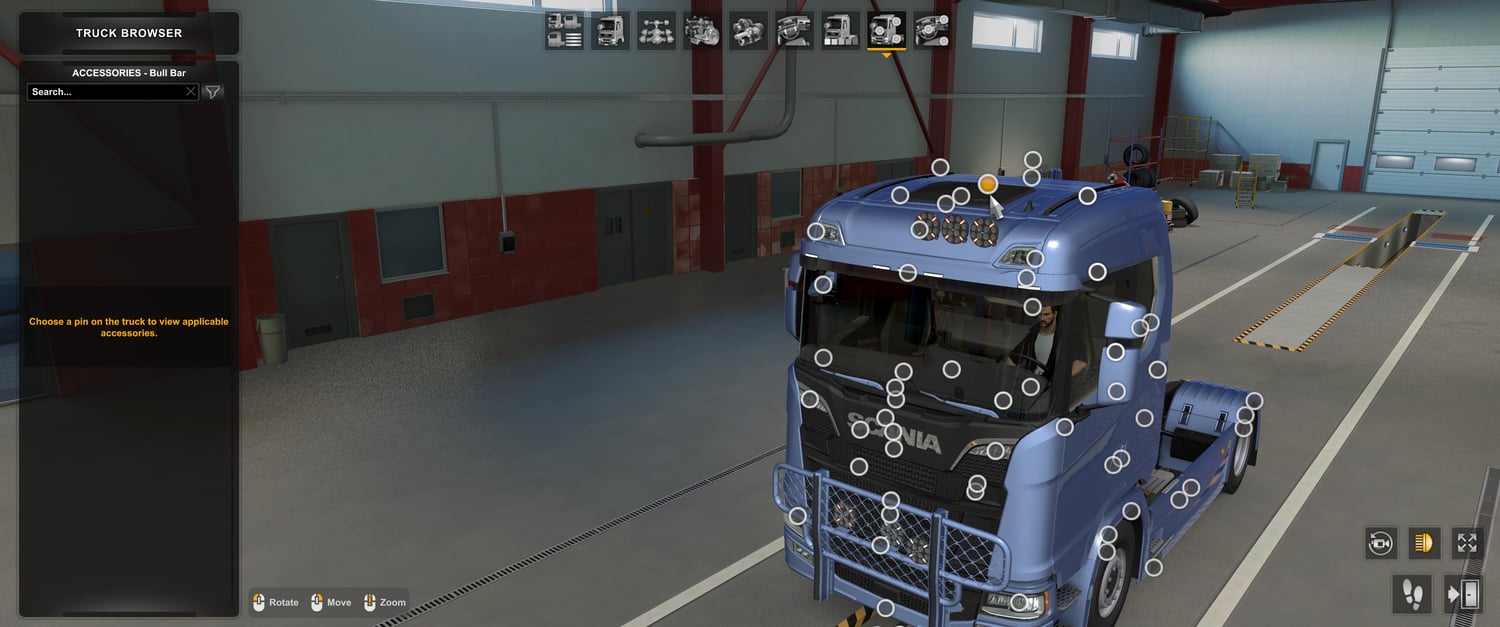The width and height of the screenshot is (1500, 627).
Task: Open the truck configuration list tab
Action: [565, 31]
